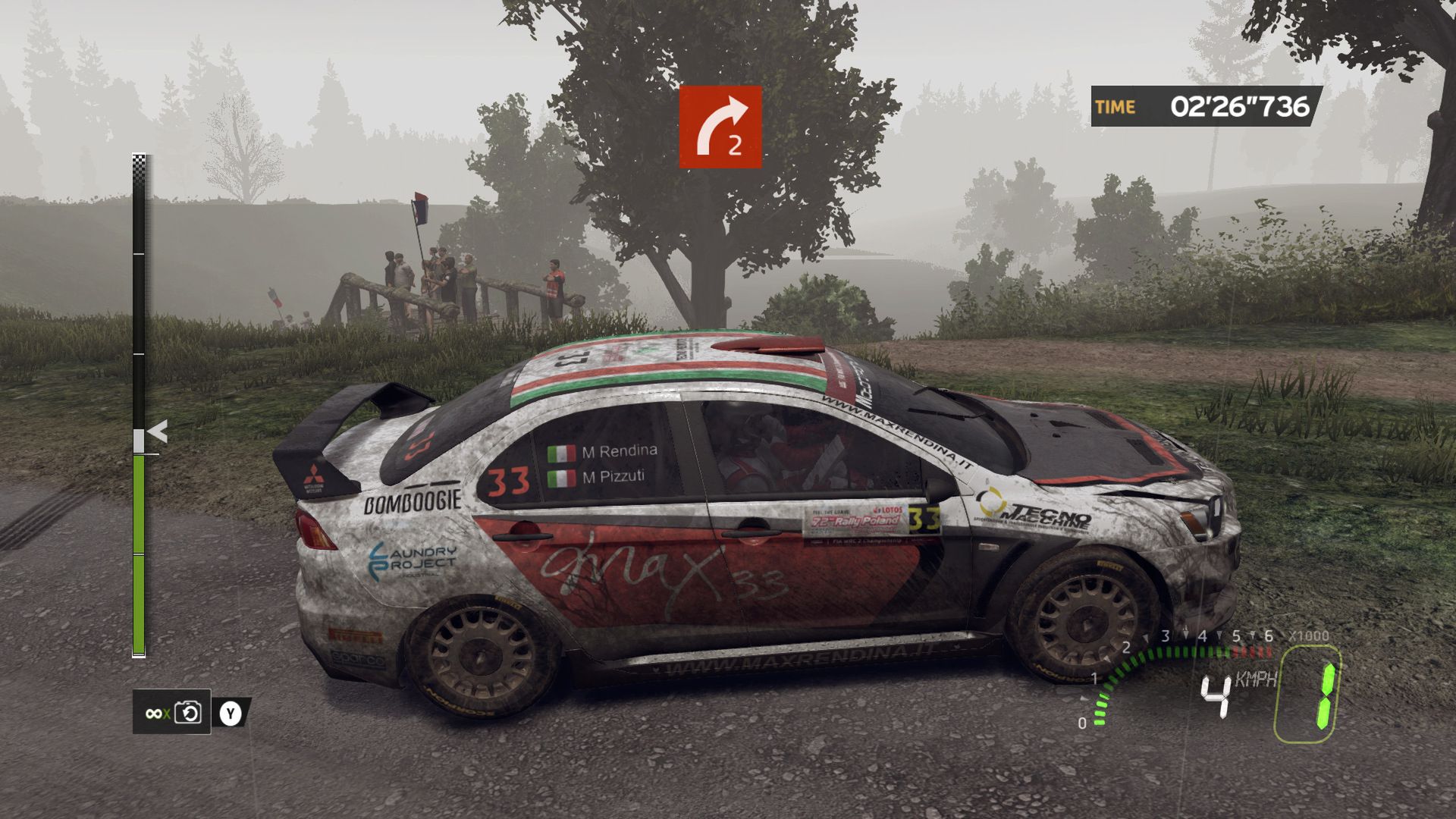Expand the TIME header on the timer panel

(1113, 106)
